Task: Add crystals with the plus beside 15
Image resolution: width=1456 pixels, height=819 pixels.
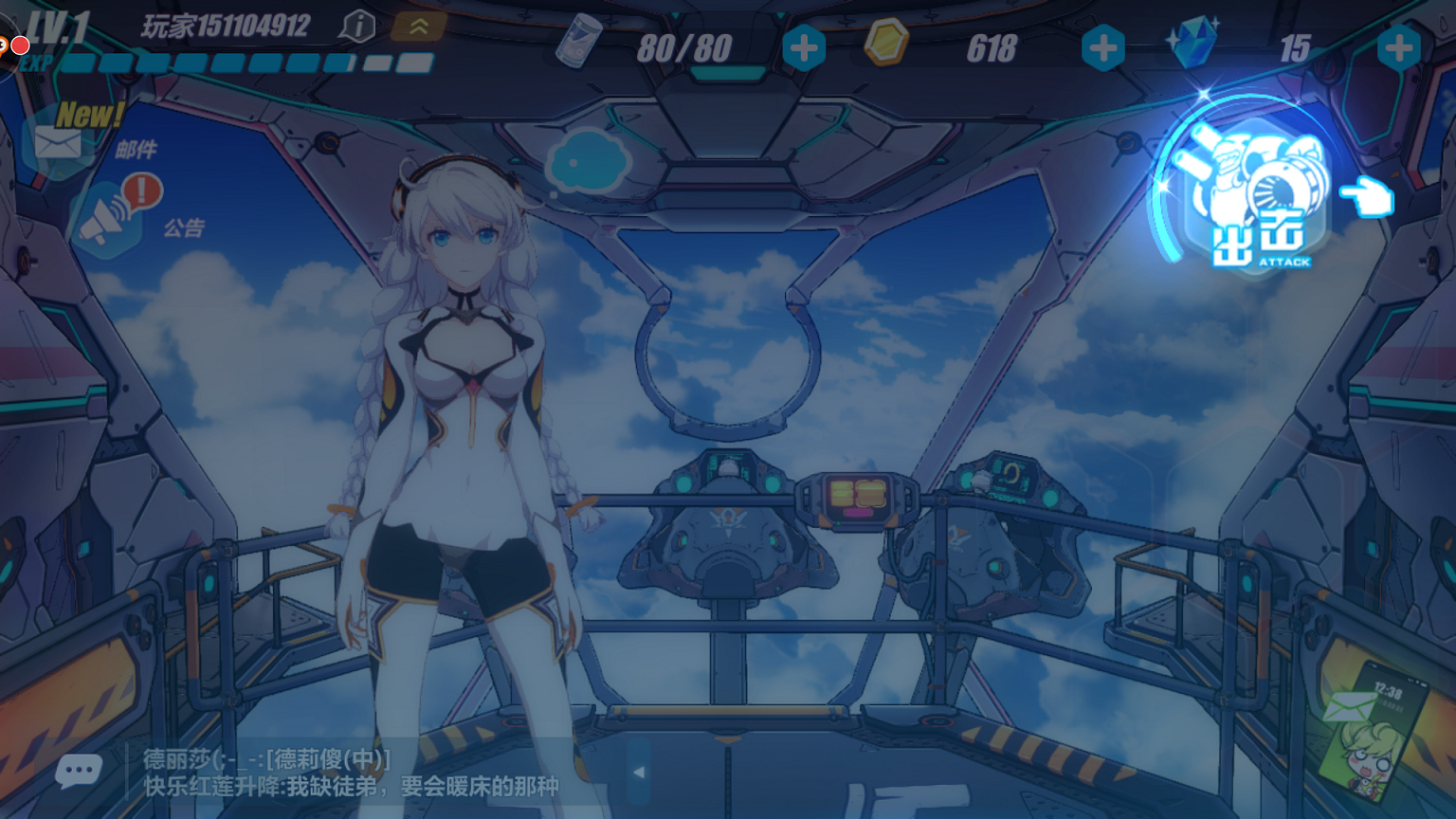Action: coord(1398,48)
